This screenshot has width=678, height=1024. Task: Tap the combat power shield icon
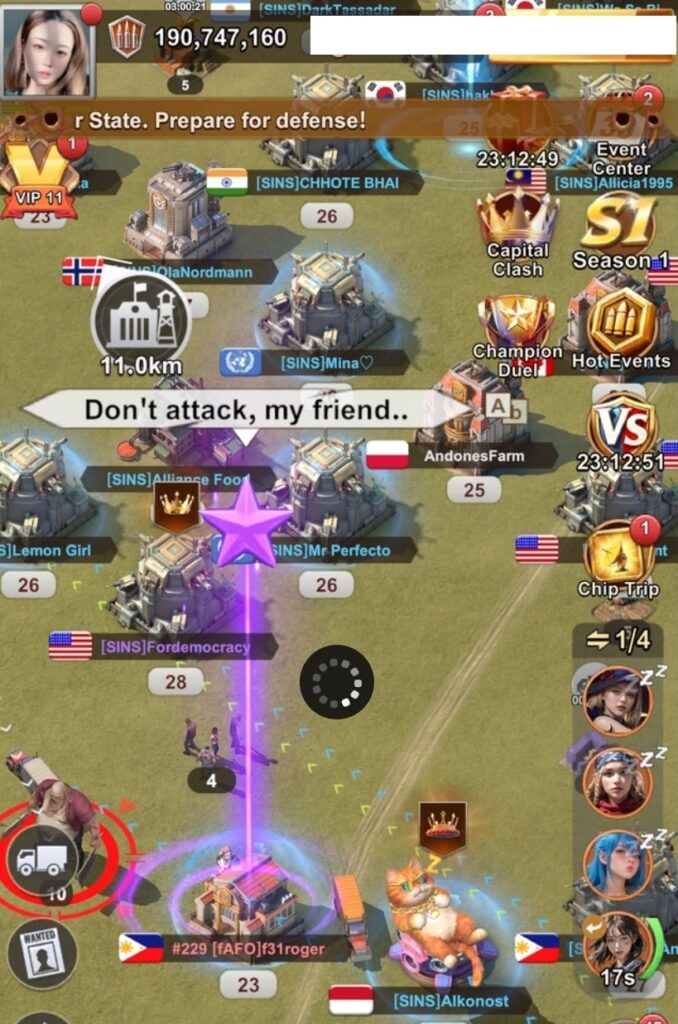(x=126, y=37)
